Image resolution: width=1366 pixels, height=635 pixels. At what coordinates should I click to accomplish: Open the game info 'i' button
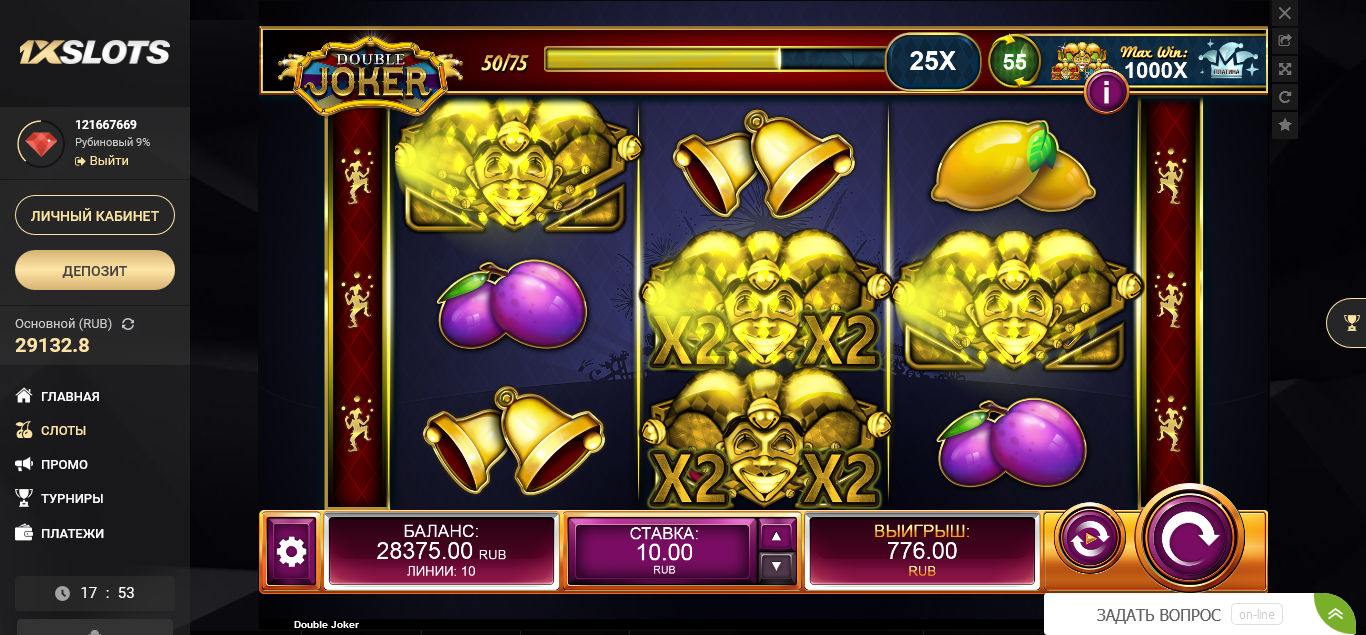pos(1106,93)
